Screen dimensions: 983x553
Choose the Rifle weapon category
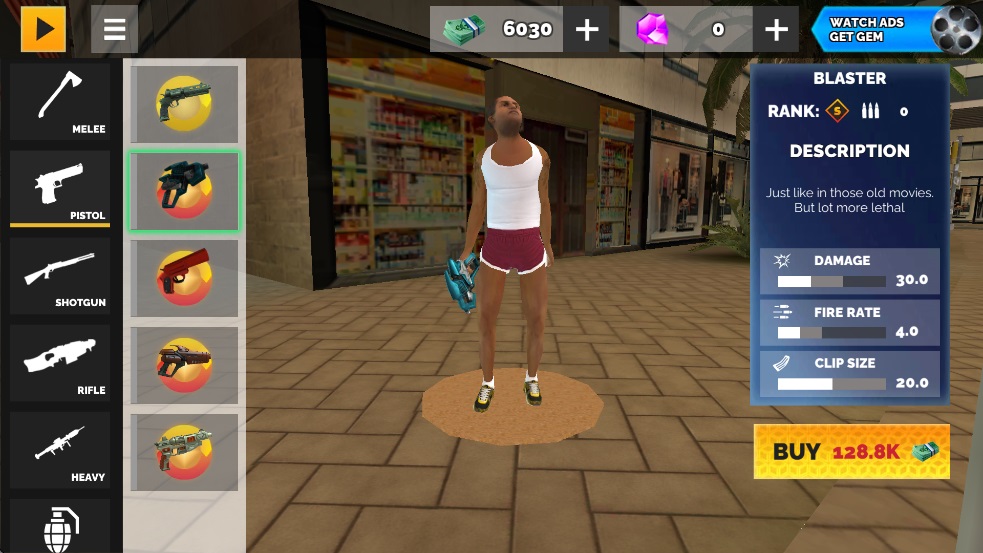60,363
